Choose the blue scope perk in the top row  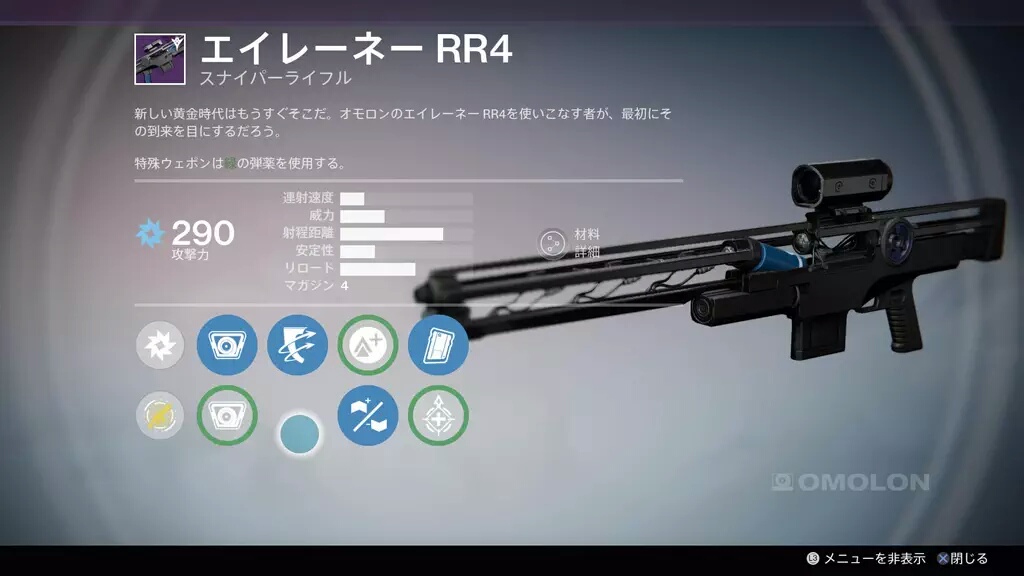(227, 346)
